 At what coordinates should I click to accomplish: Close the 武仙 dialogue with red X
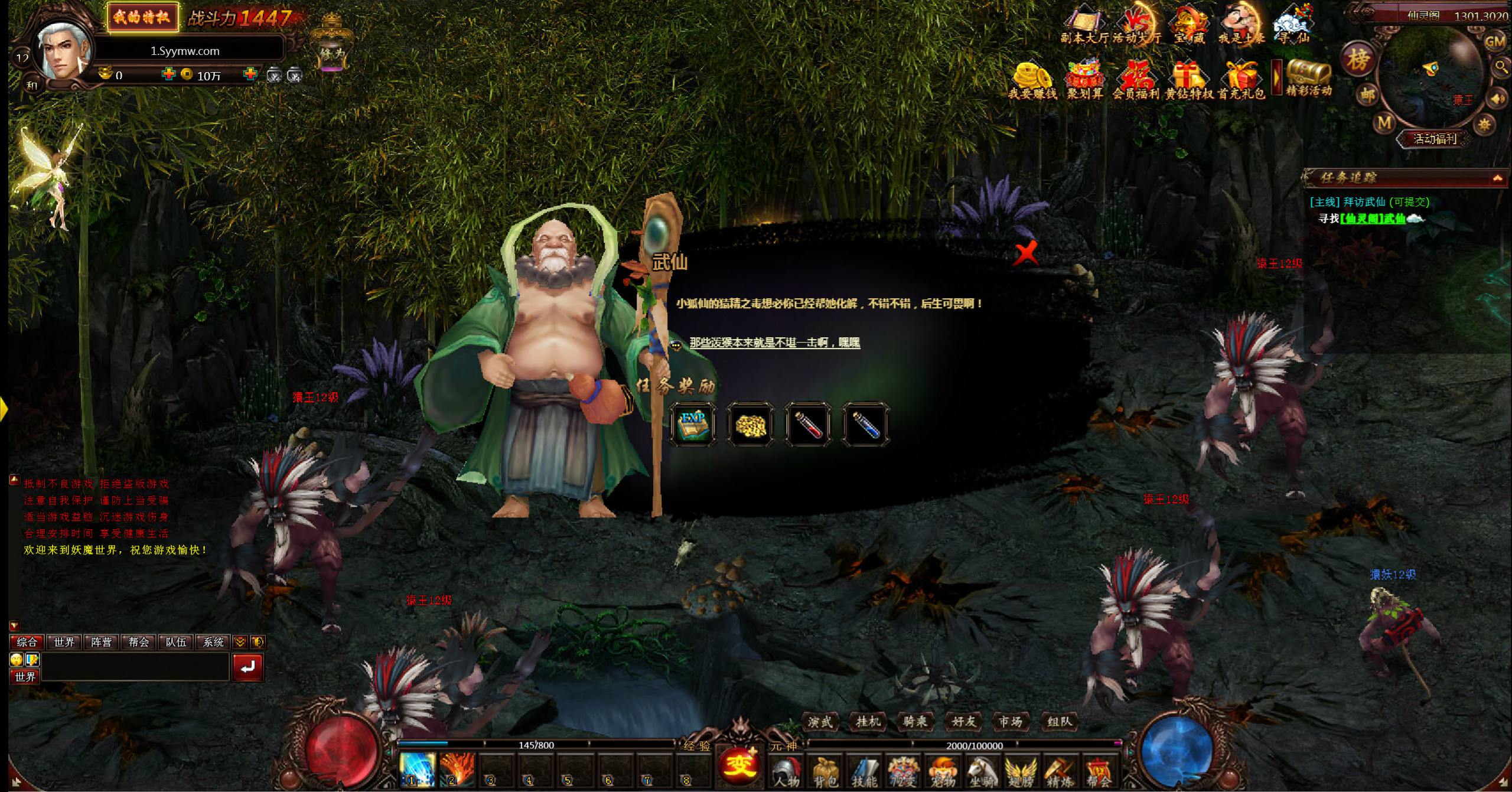coord(1027,254)
